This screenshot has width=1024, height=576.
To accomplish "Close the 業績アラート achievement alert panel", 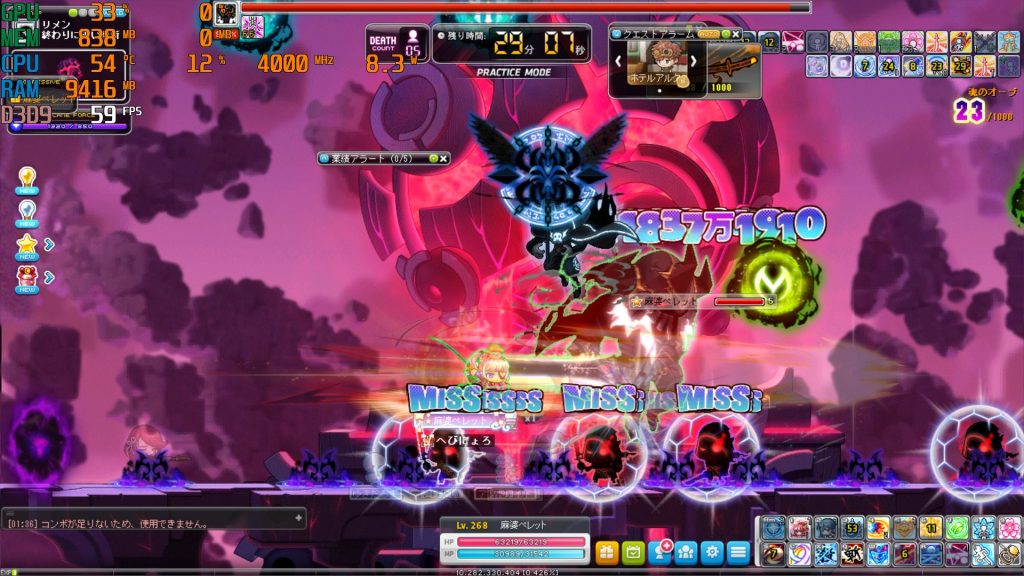I will [x=443, y=158].
